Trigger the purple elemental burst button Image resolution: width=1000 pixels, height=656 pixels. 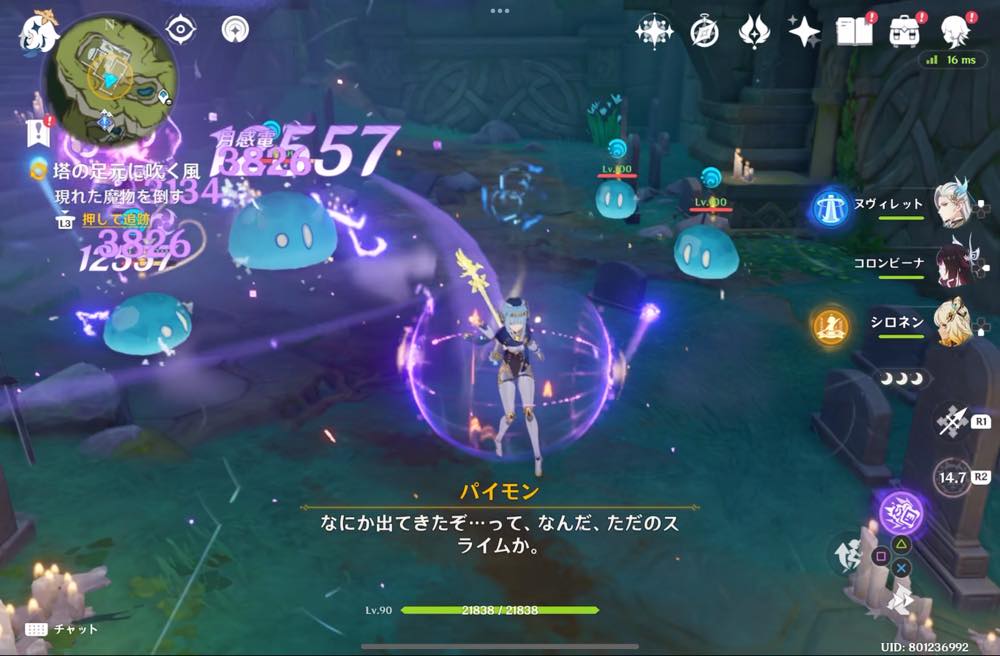pos(901,512)
